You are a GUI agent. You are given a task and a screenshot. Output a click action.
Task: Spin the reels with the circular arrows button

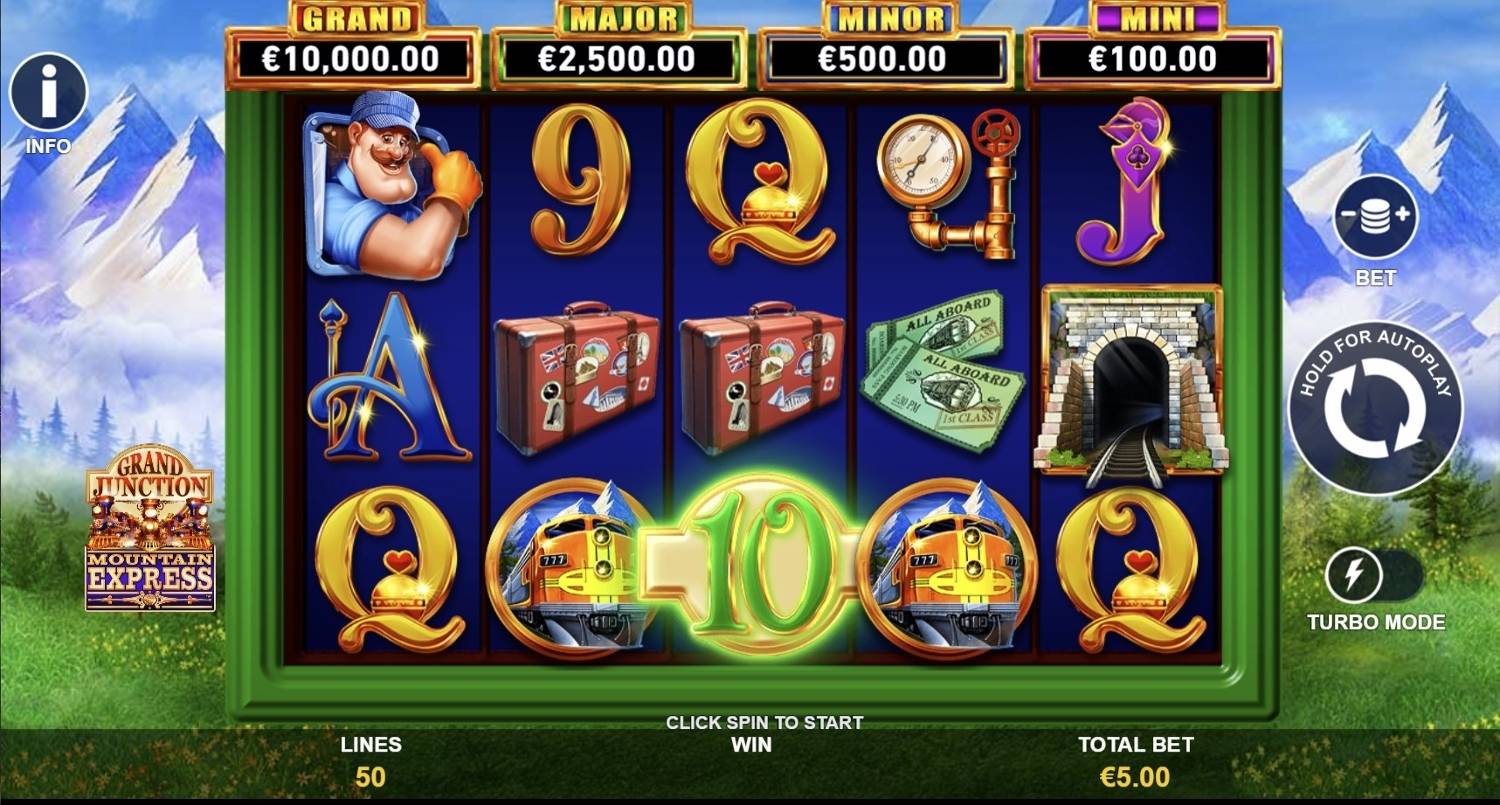[1374, 409]
